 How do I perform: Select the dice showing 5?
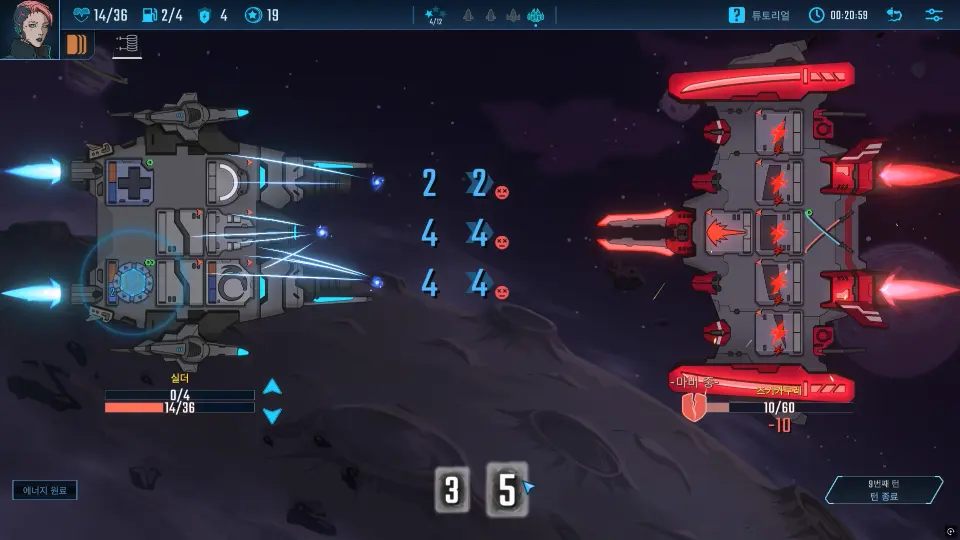pyautogui.click(x=507, y=490)
